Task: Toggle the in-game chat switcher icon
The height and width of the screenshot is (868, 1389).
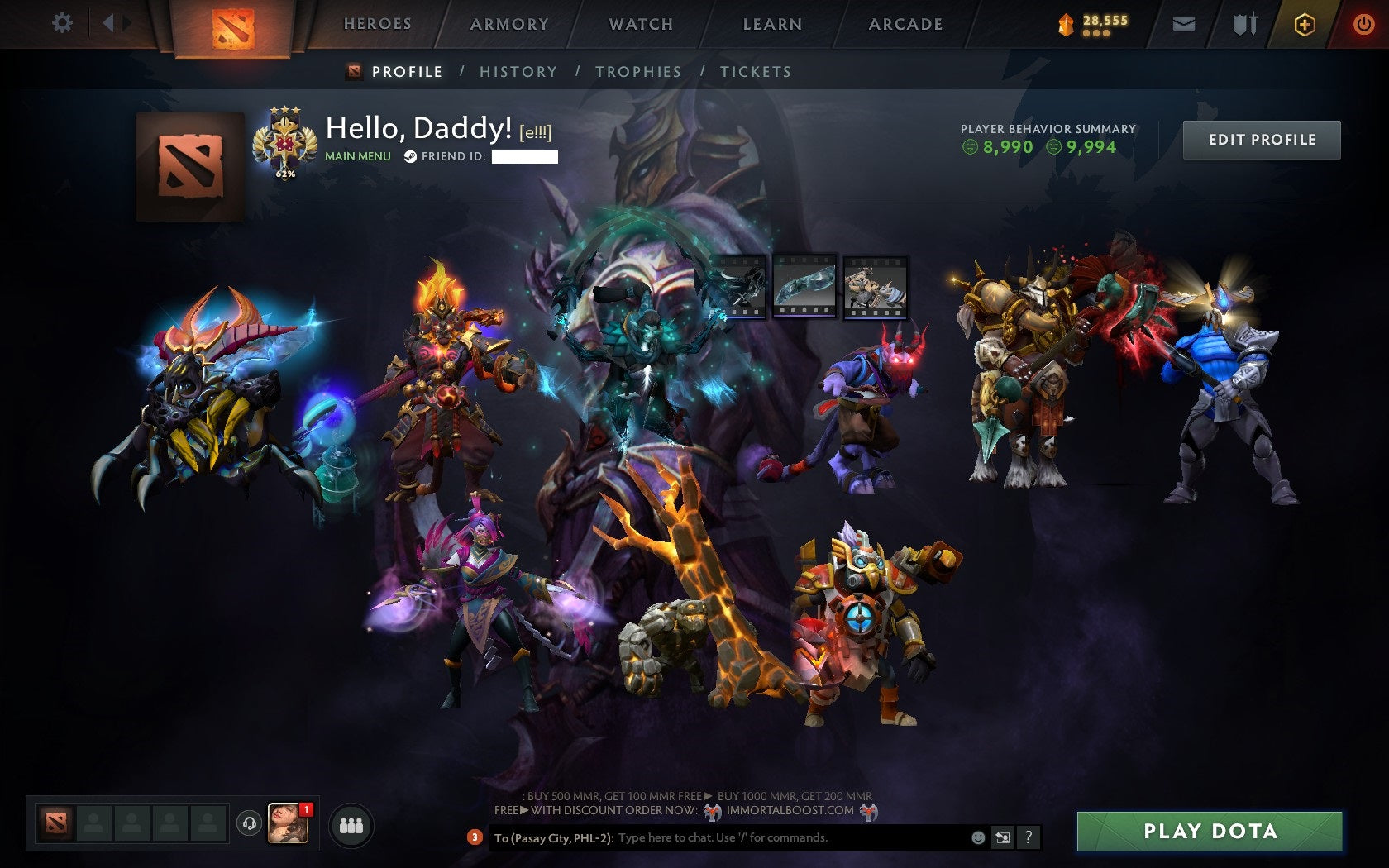Action: tap(1004, 837)
